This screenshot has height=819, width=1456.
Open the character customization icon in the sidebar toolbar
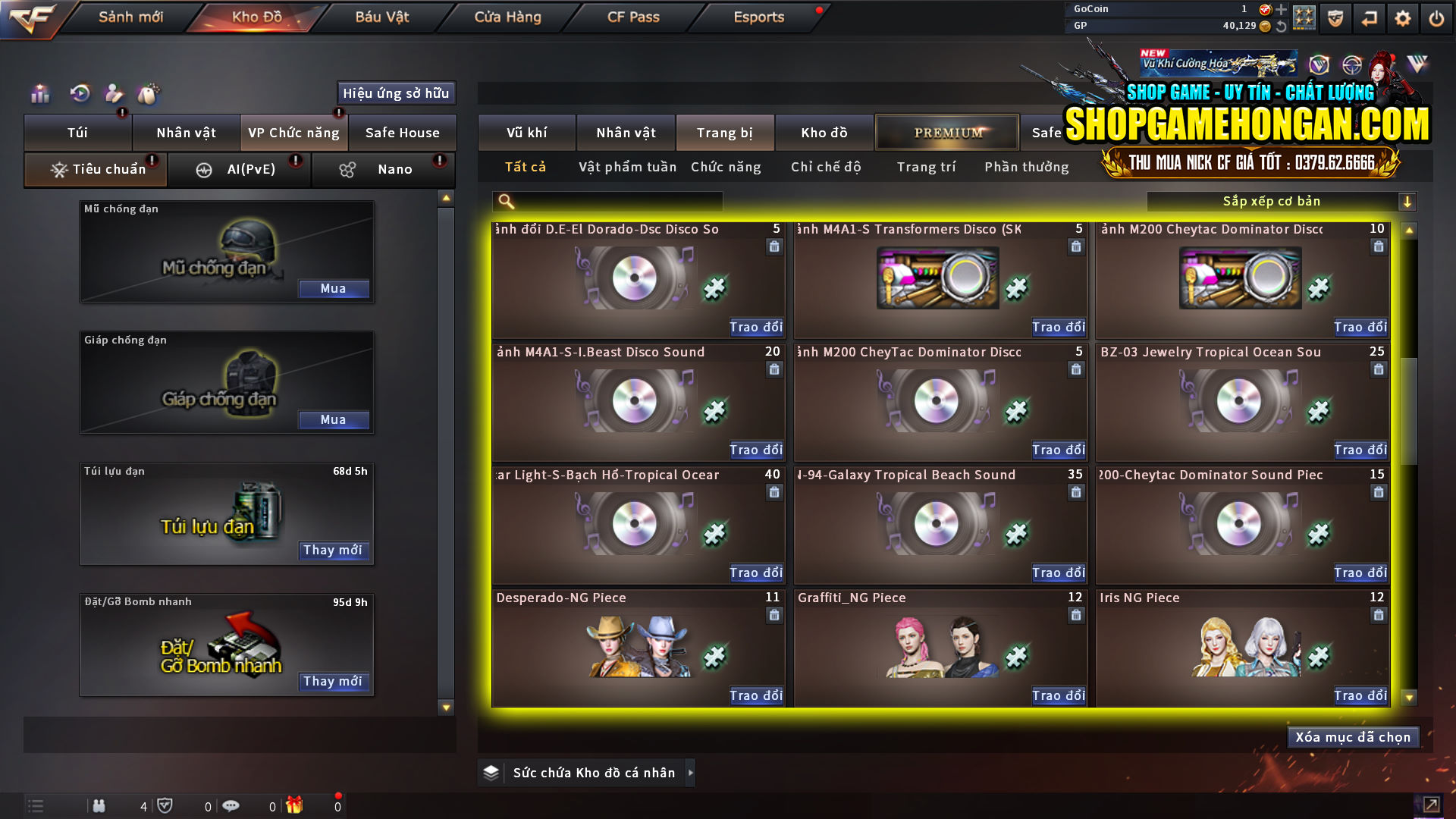(x=114, y=94)
